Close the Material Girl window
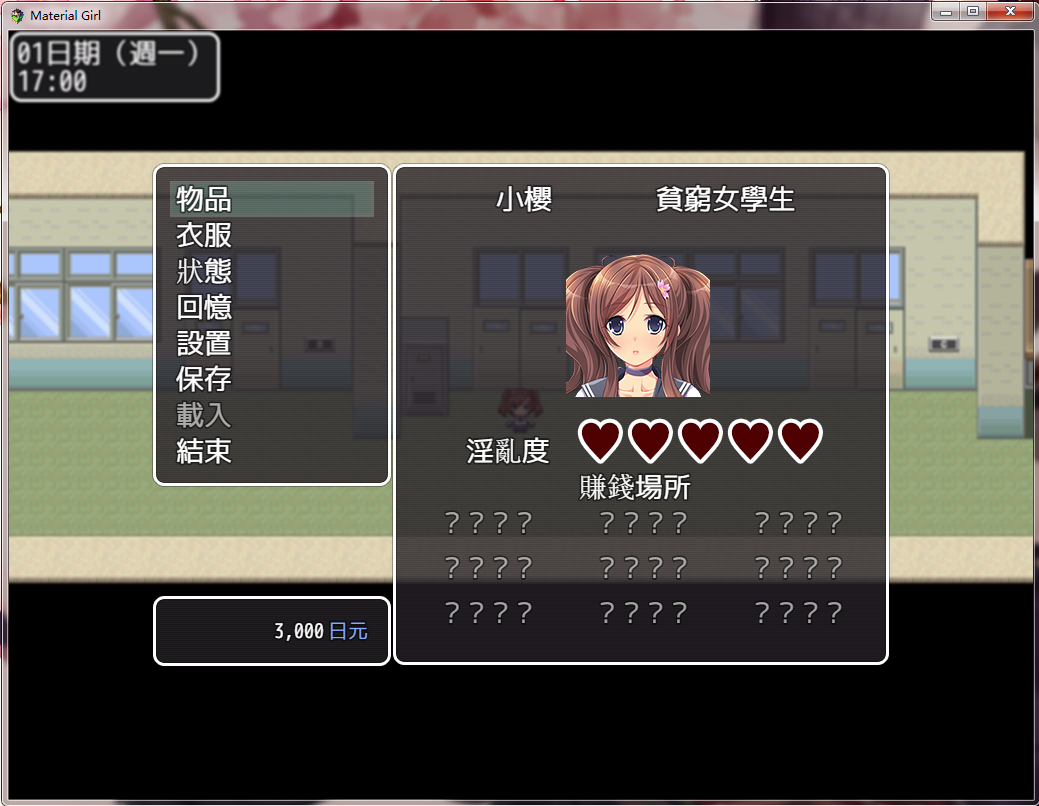 (1010, 11)
